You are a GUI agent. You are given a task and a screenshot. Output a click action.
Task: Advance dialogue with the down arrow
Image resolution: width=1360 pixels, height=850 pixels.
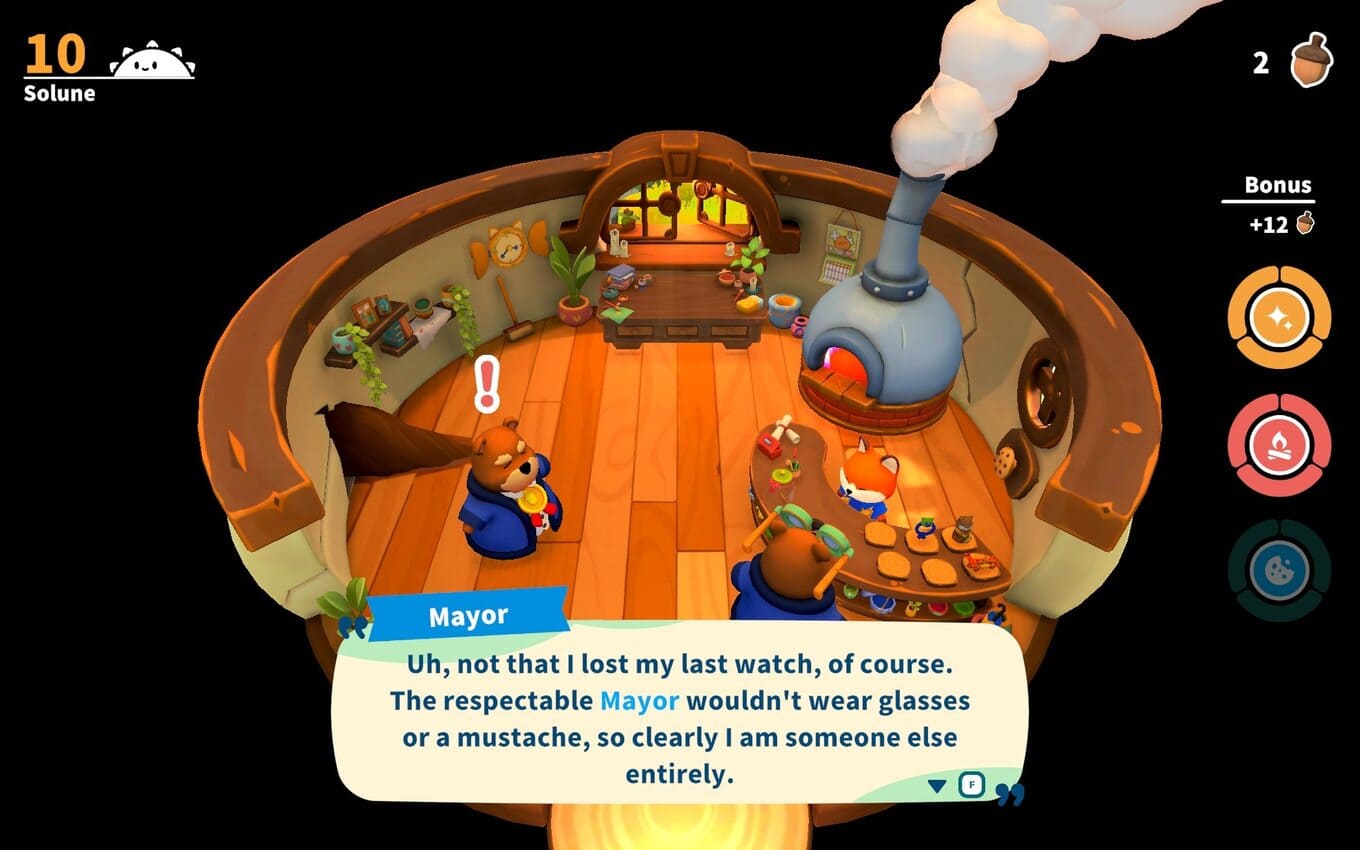click(937, 786)
